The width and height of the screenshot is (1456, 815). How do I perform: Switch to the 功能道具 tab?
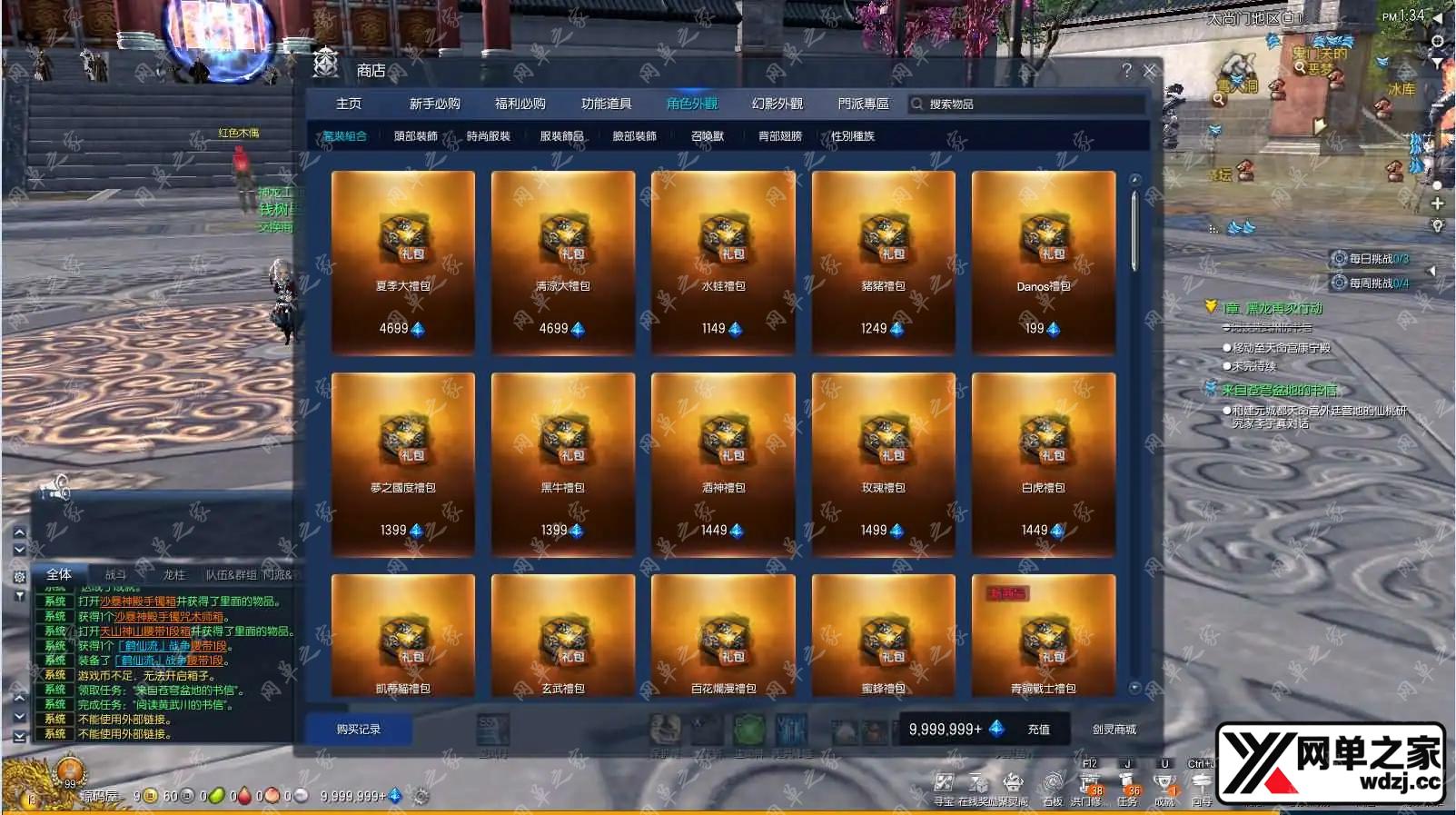tap(606, 104)
